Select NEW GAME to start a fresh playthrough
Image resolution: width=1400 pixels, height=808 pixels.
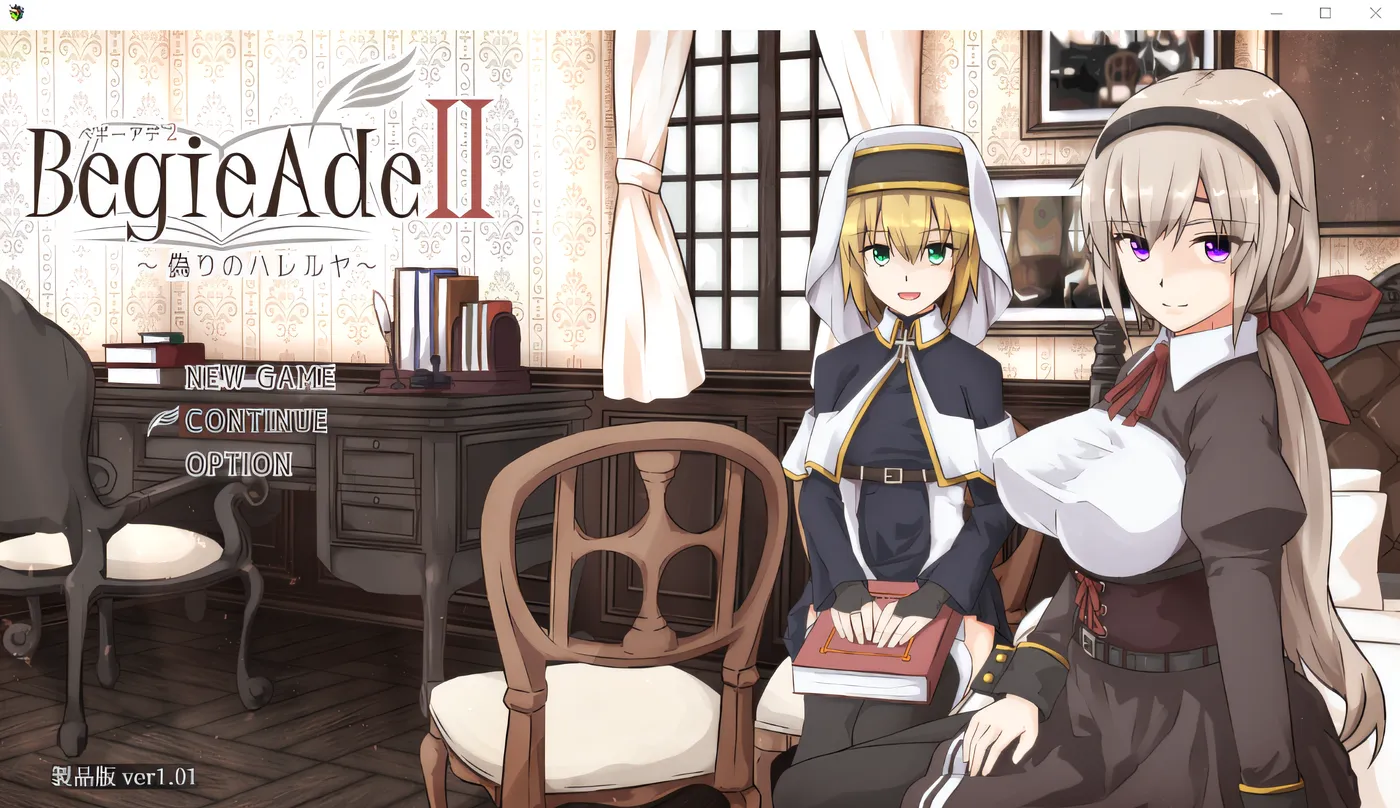(x=262, y=379)
